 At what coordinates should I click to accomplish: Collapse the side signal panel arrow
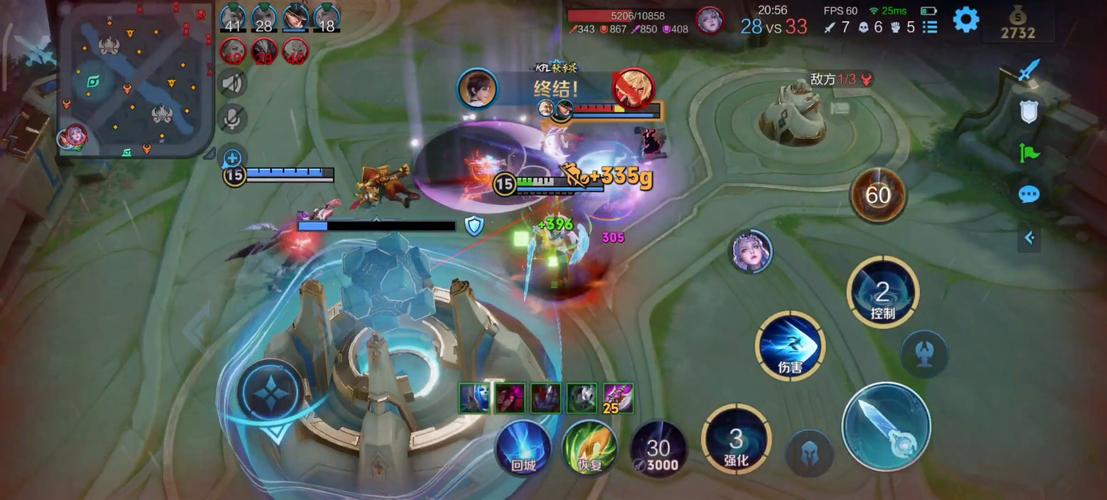pyautogui.click(x=1029, y=237)
